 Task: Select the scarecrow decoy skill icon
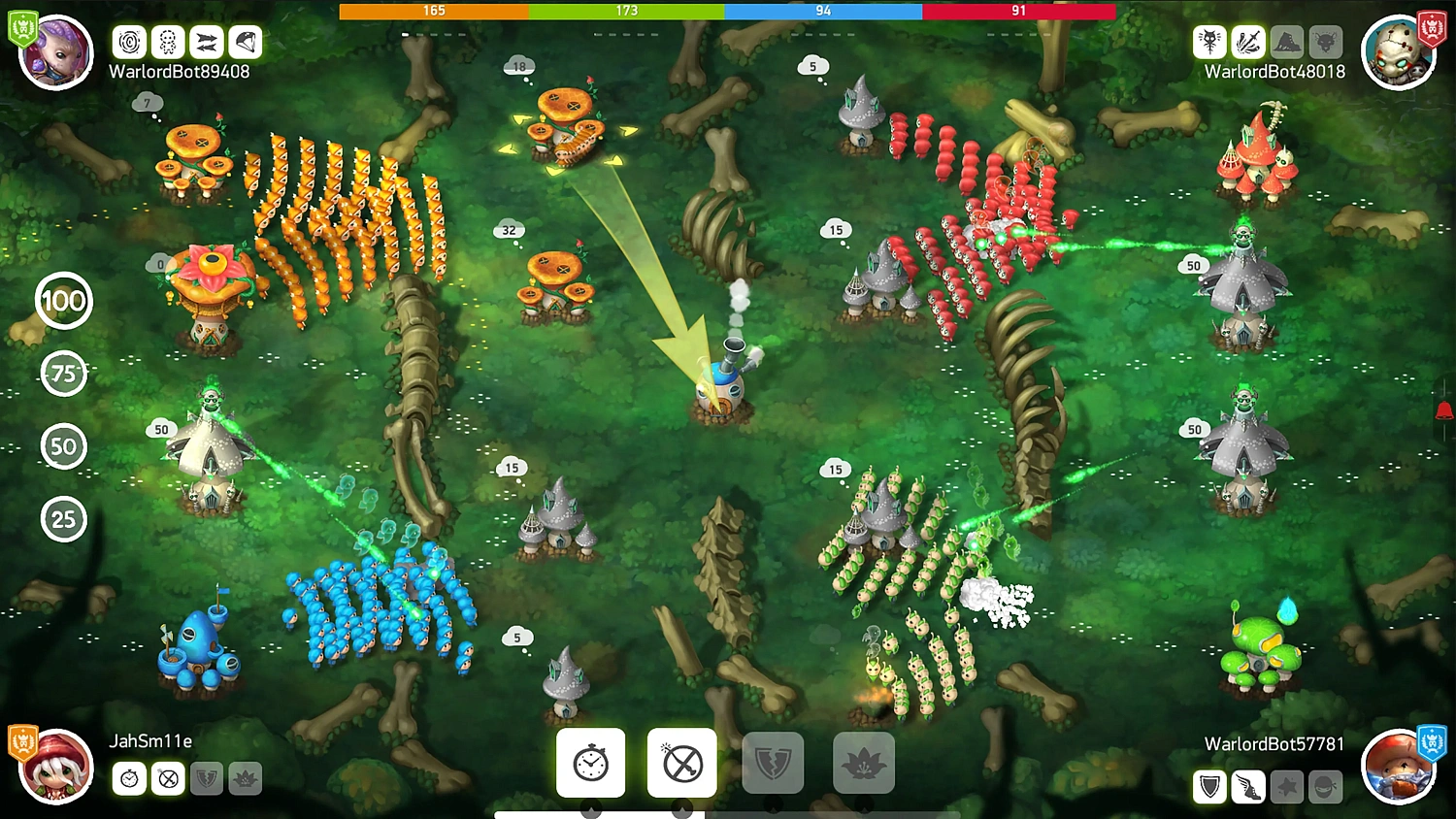point(167,42)
